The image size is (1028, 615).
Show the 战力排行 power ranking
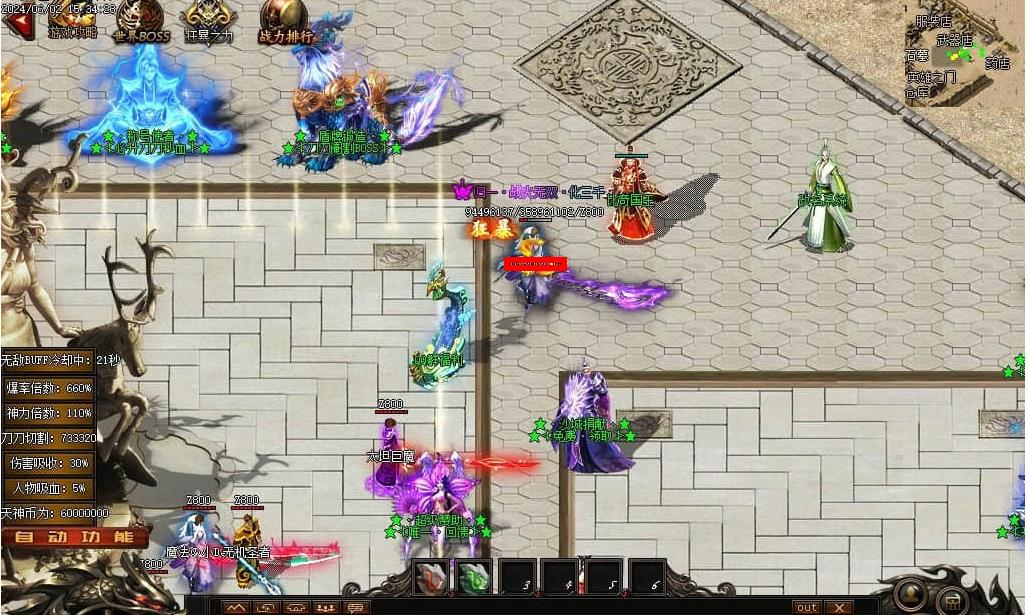point(285,21)
